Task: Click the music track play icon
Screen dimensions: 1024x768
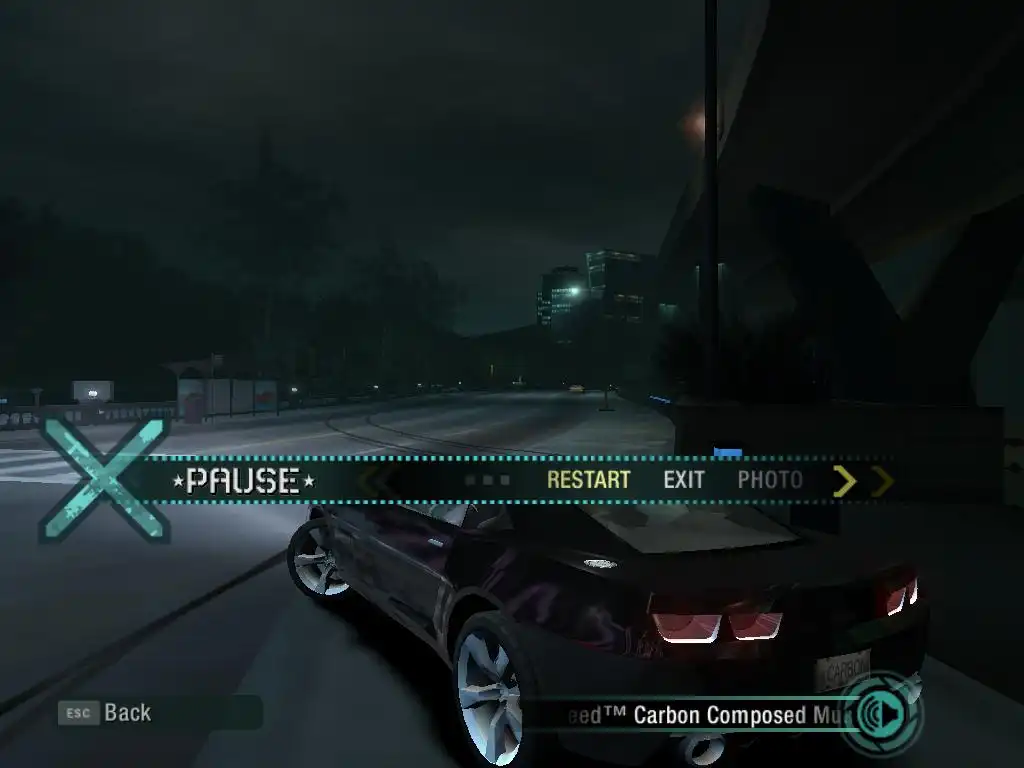Action: tap(884, 714)
